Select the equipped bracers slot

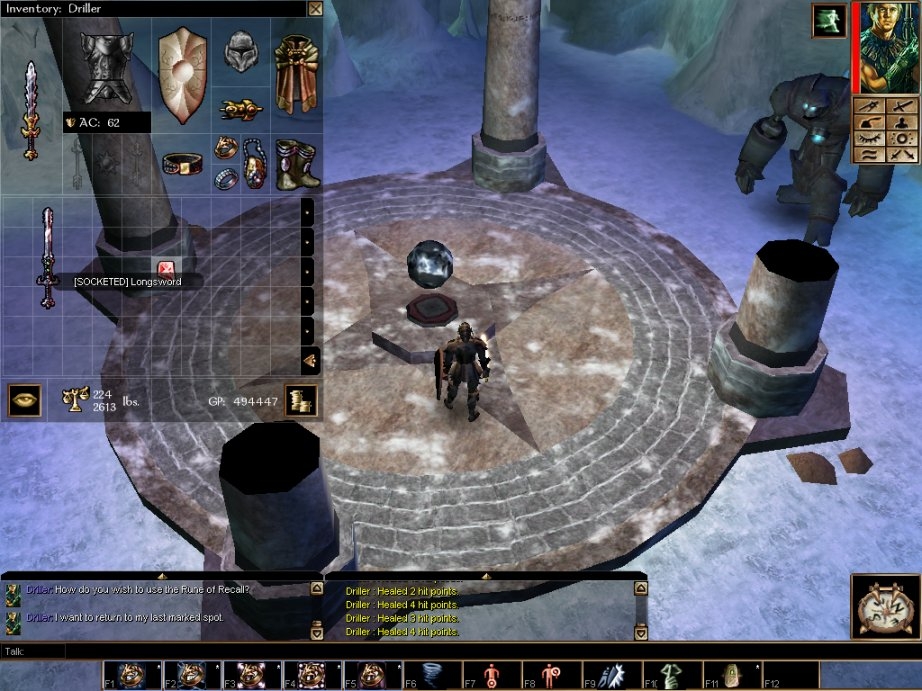(240, 108)
